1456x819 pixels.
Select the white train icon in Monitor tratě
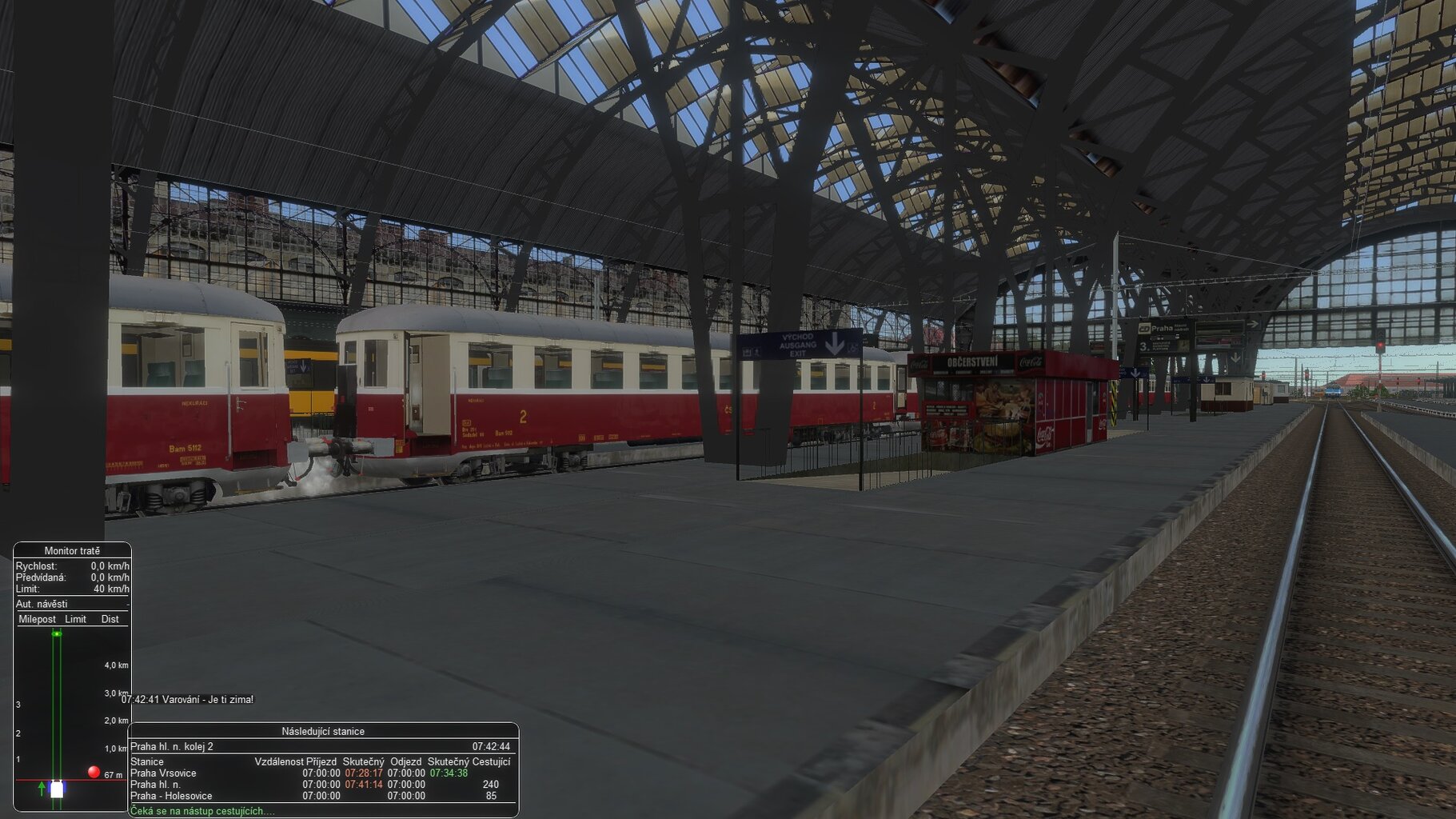point(56,788)
